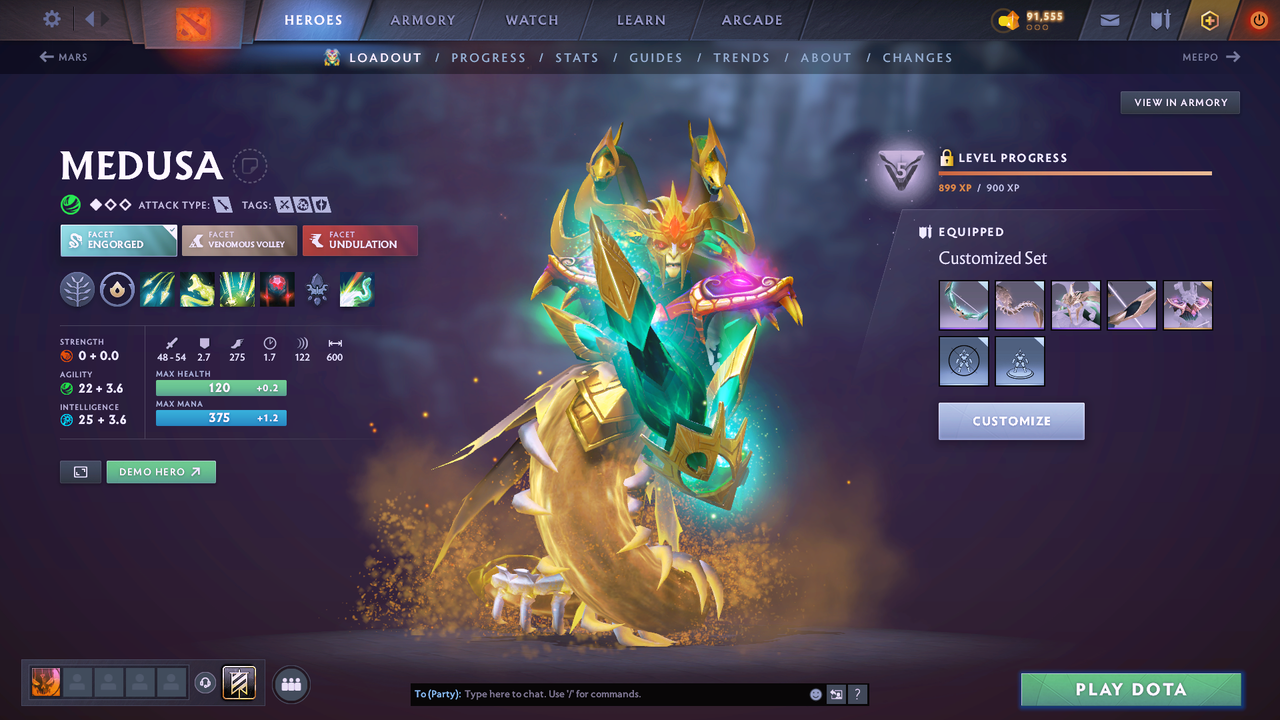Enable the Undulation facet
Viewport: 1280px width, 720px height.
tap(360, 240)
